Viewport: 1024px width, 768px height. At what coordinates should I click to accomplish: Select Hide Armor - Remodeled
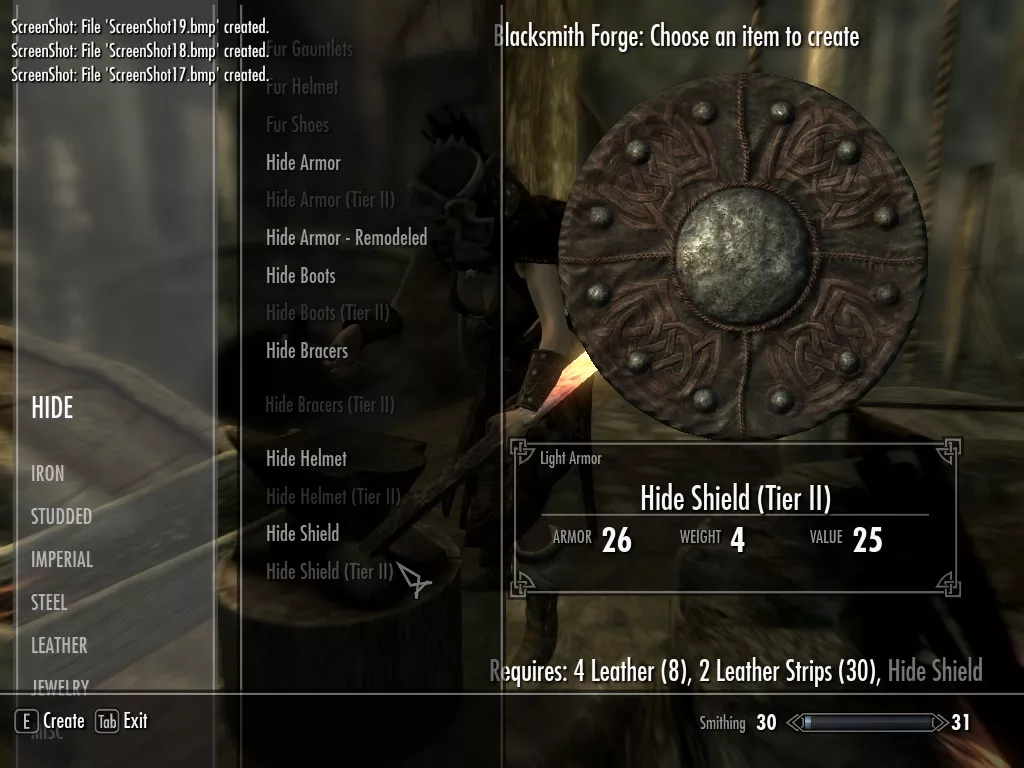(346, 238)
